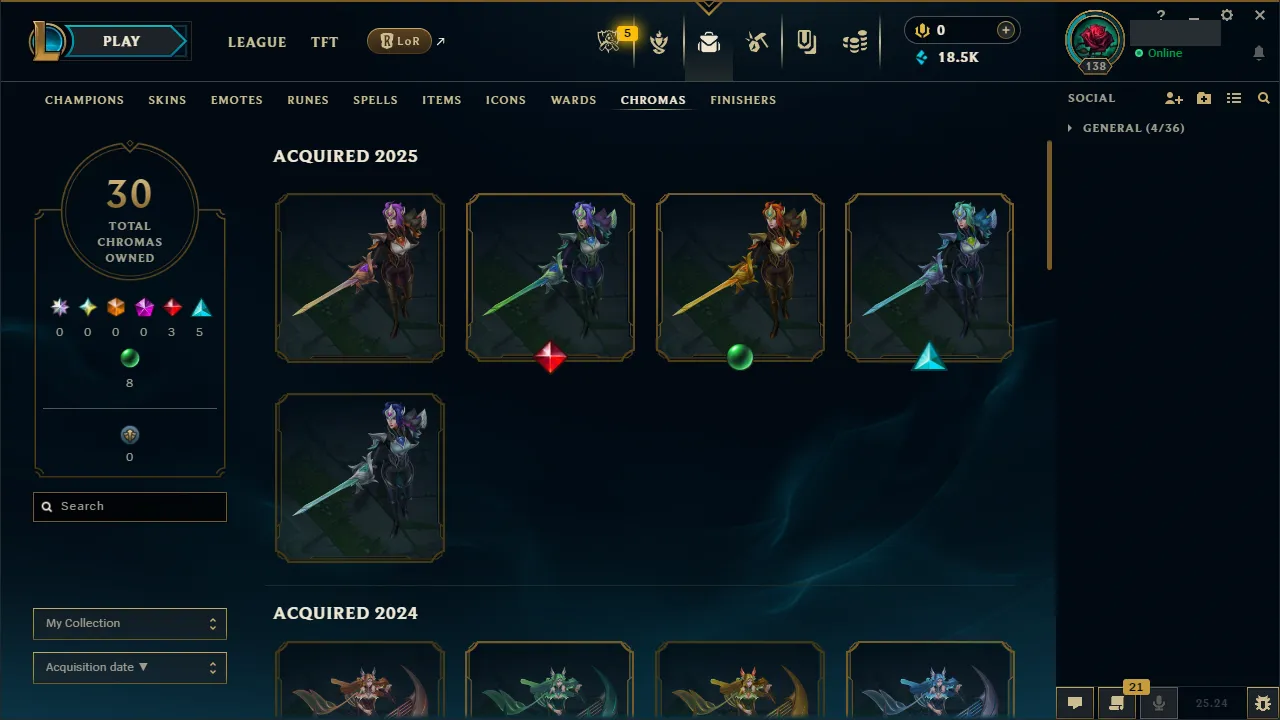This screenshot has height=720, width=1280.
Task: Open the add friend icon in Social panel
Action: point(1173,98)
